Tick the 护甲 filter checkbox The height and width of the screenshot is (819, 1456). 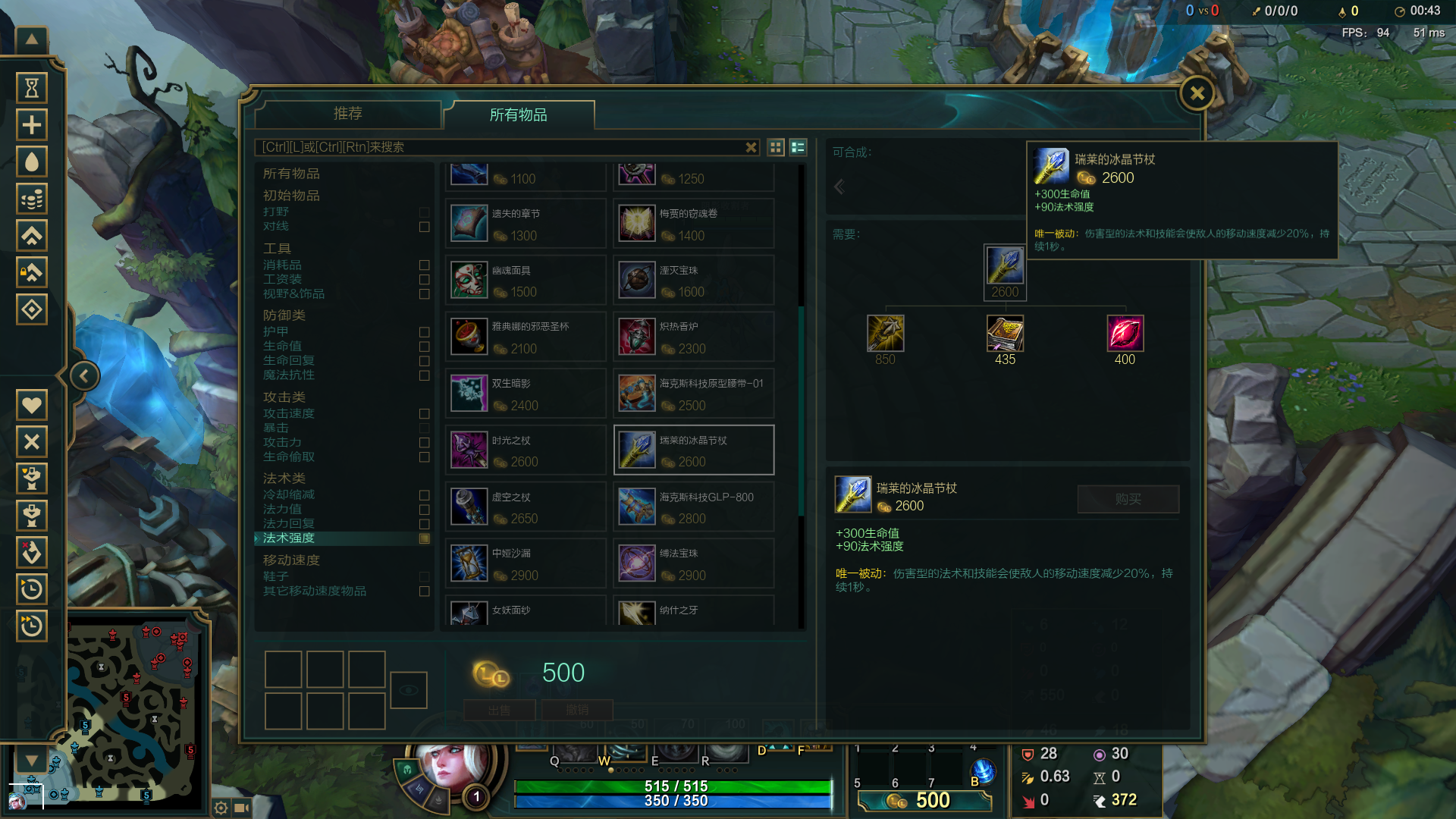click(x=425, y=332)
